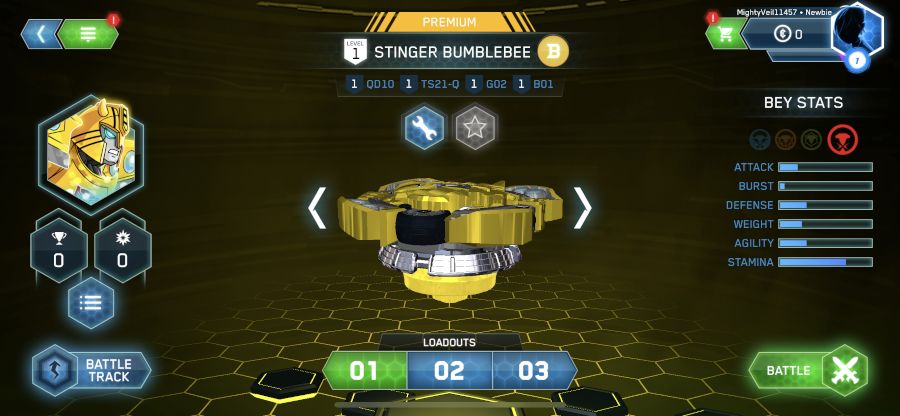The width and height of the screenshot is (900, 416).
Task: Switch to loadout 02
Action: point(449,371)
